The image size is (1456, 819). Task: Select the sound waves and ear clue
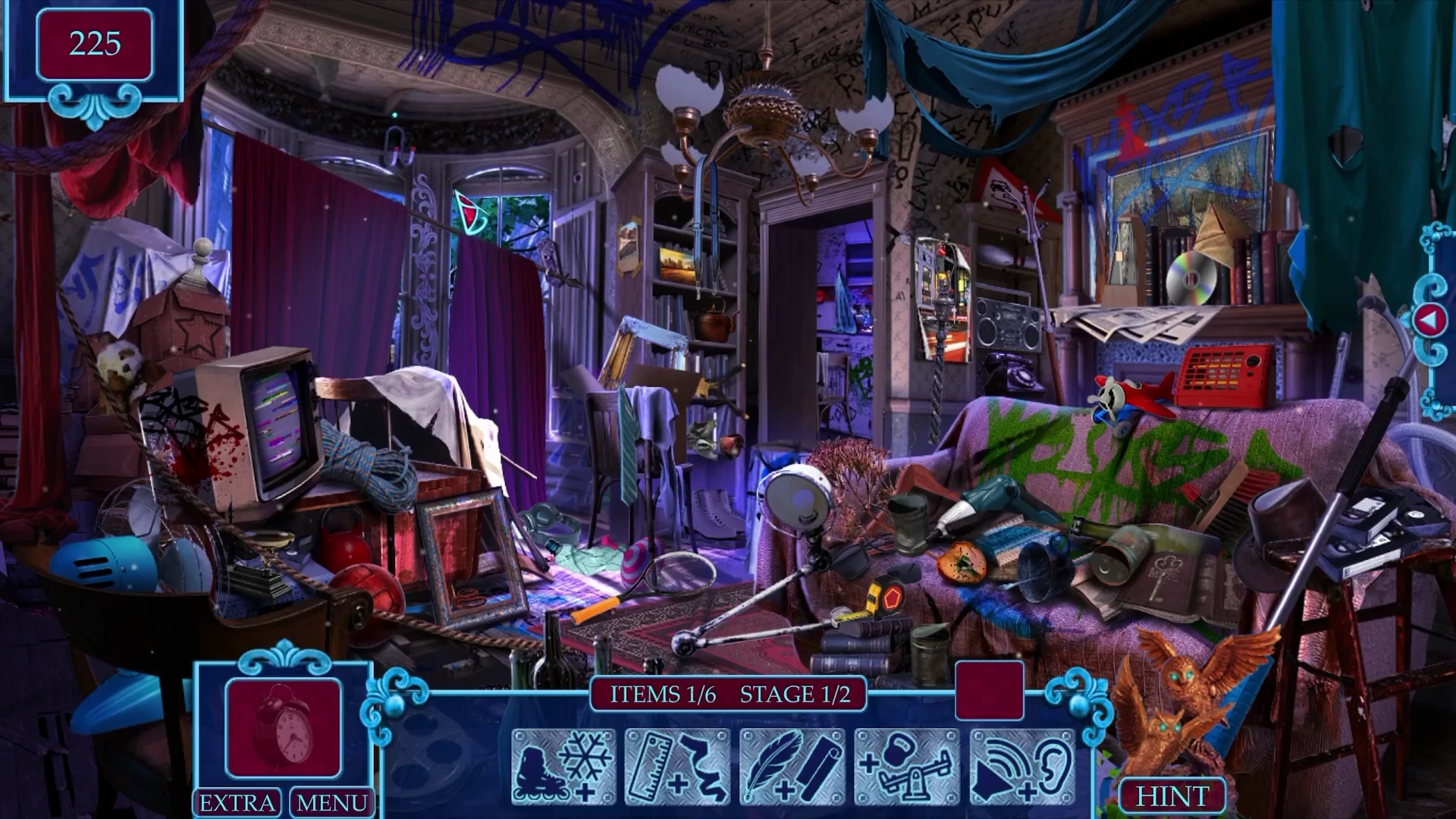coord(1022,766)
